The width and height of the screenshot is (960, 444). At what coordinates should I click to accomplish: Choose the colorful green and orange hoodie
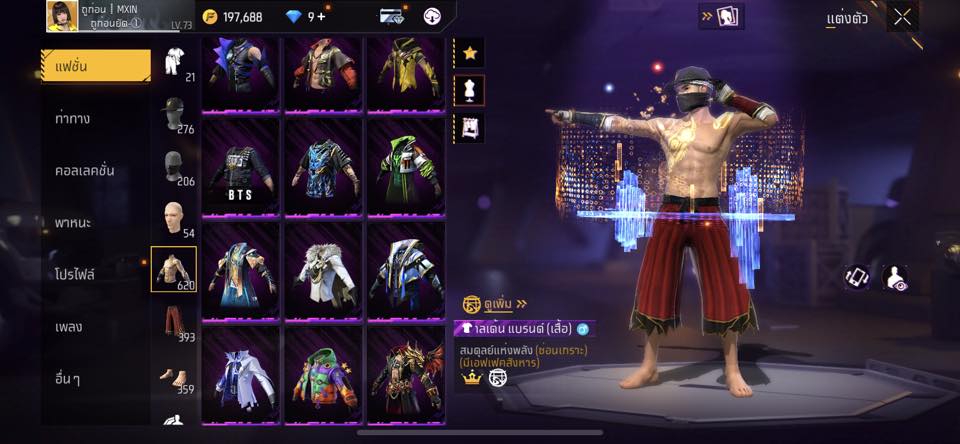point(323,372)
